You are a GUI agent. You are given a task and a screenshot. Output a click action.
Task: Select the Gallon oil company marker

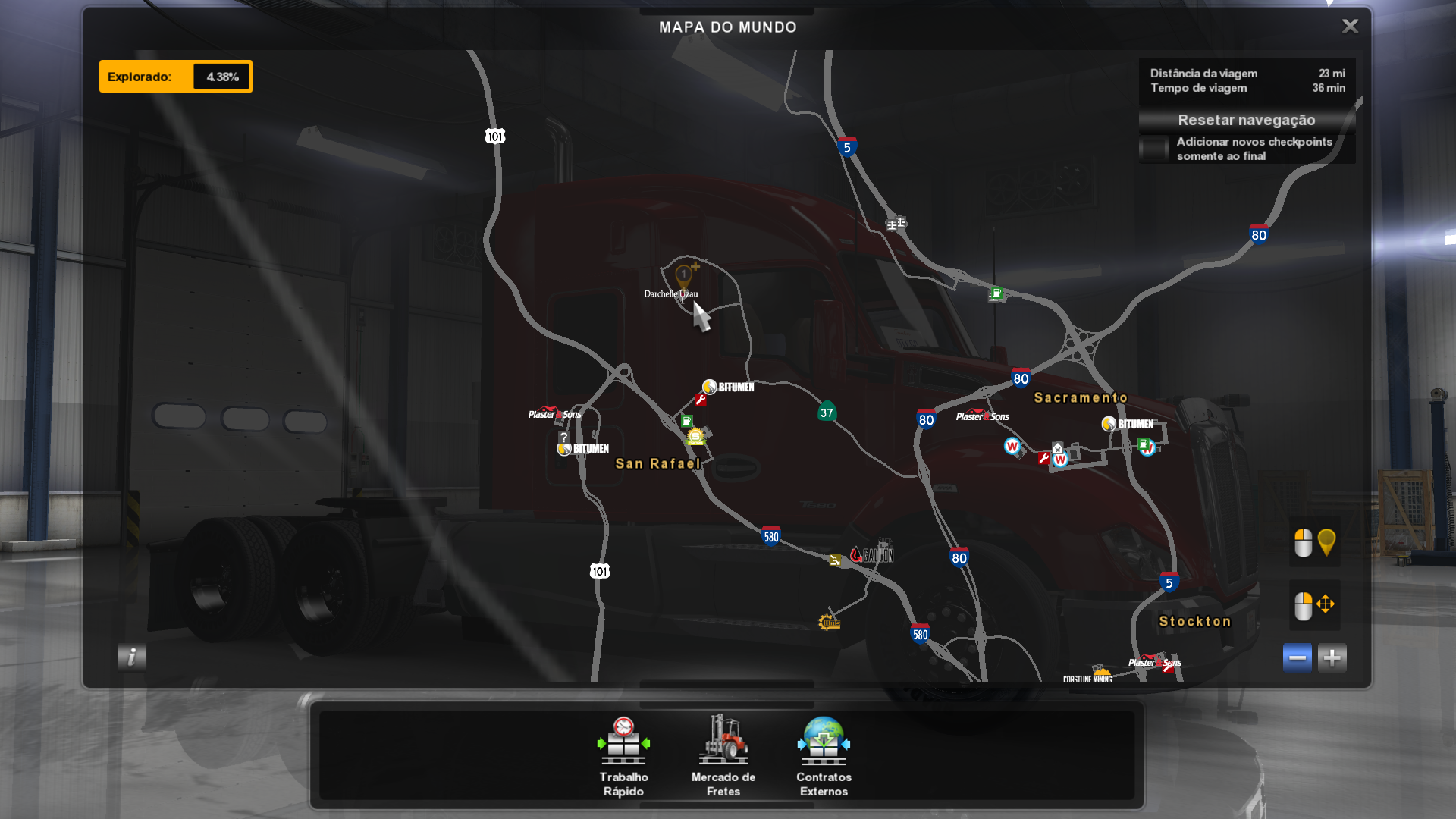pos(872,555)
